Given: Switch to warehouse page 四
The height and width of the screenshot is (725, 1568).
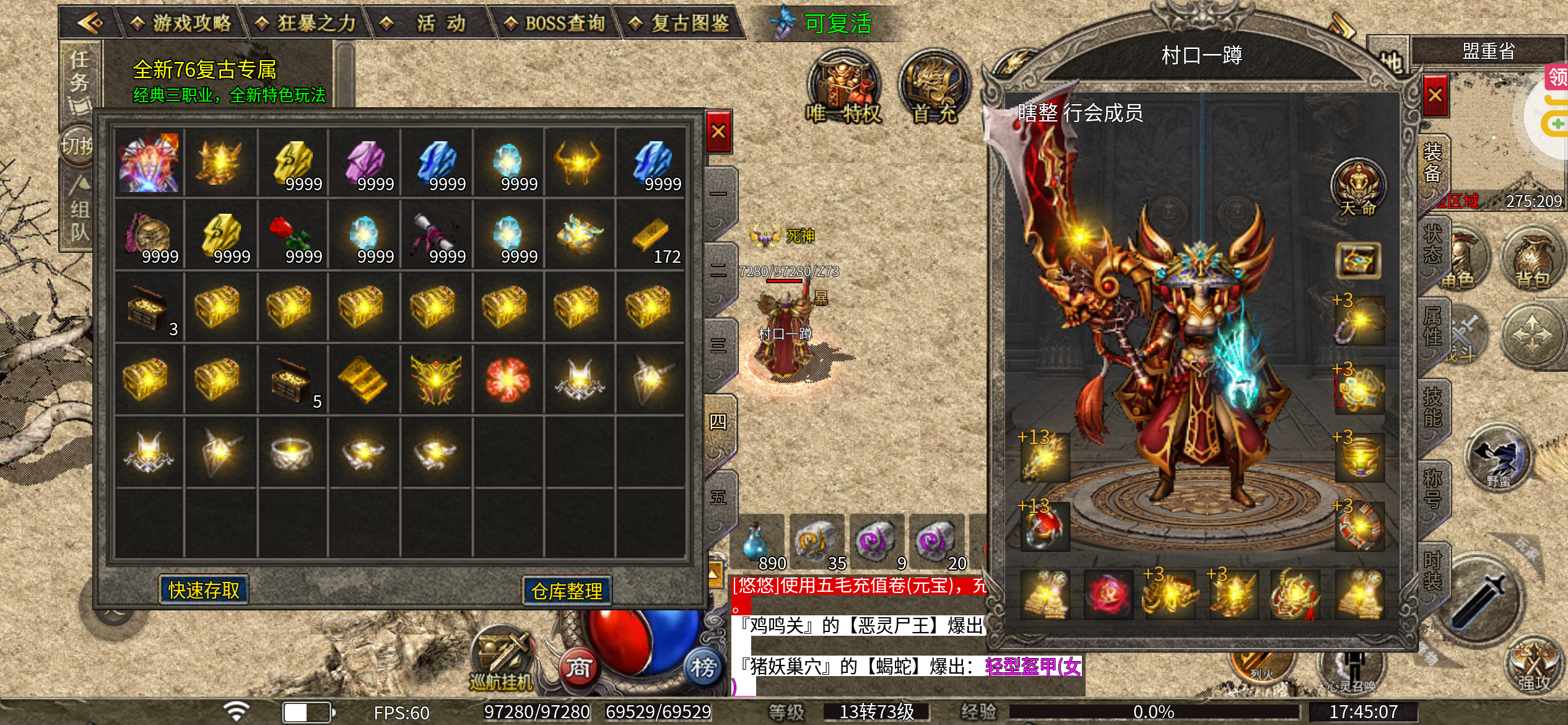Looking at the screenshot, I should point(718,423).
